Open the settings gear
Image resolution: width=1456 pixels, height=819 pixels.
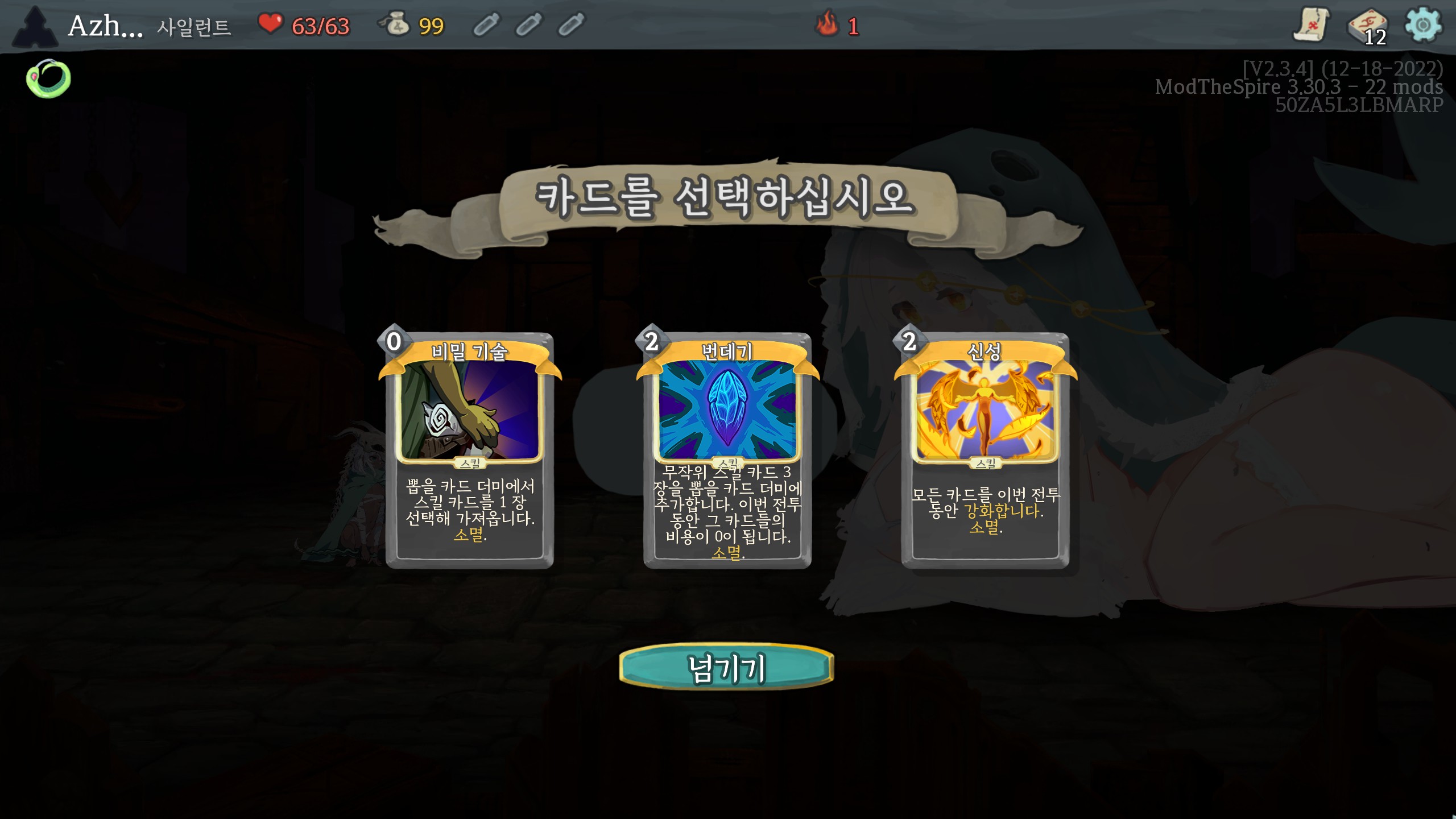point(1422,25)
